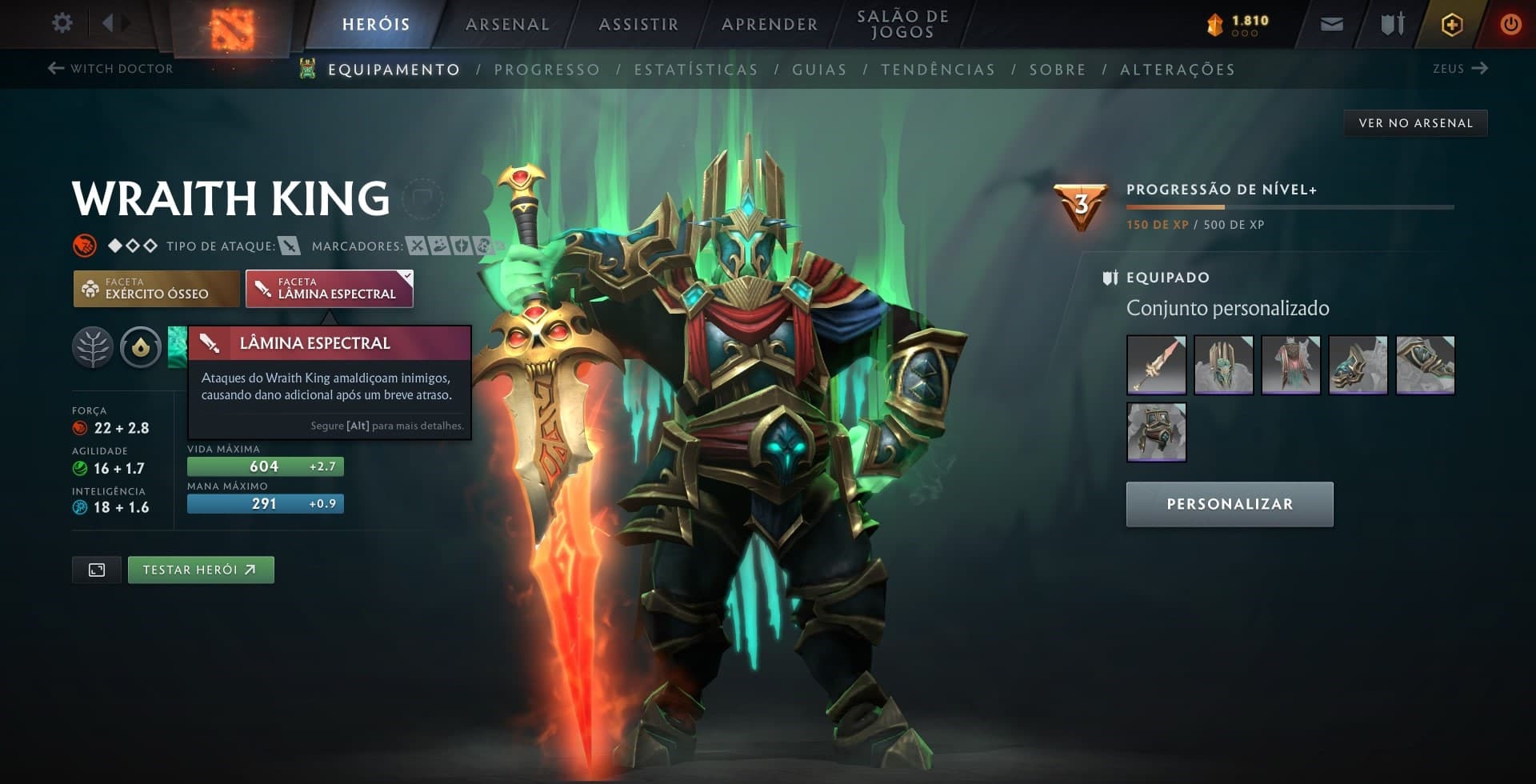Click the power button to quit
The image size is (1536, 784).
[1510, 23]
